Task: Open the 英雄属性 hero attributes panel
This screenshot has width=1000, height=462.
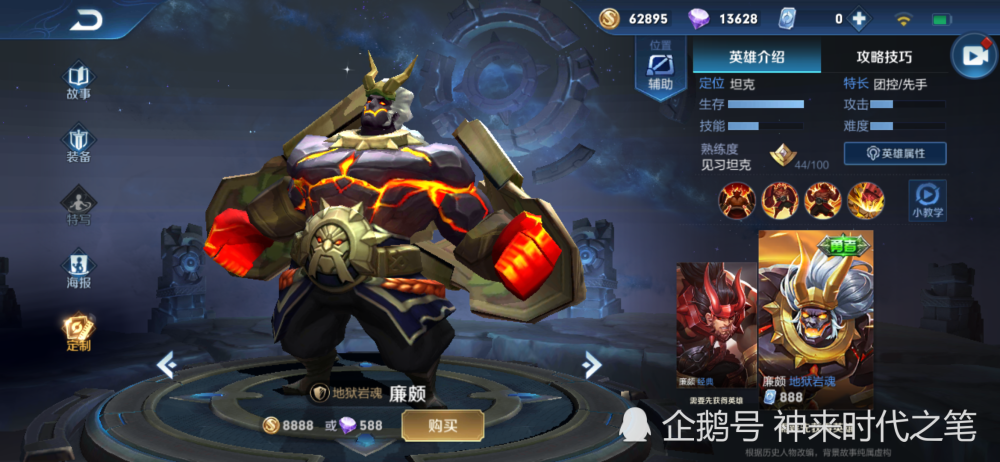Action: 895,153
